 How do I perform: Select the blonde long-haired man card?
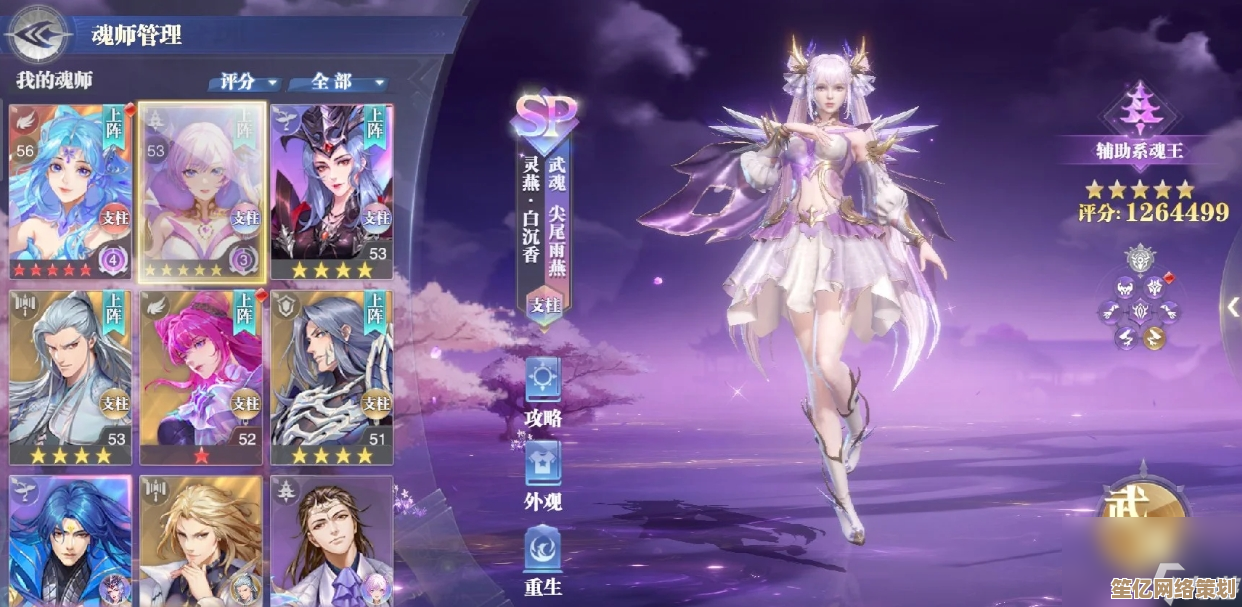pyautogui.click(x=201, y=540)
